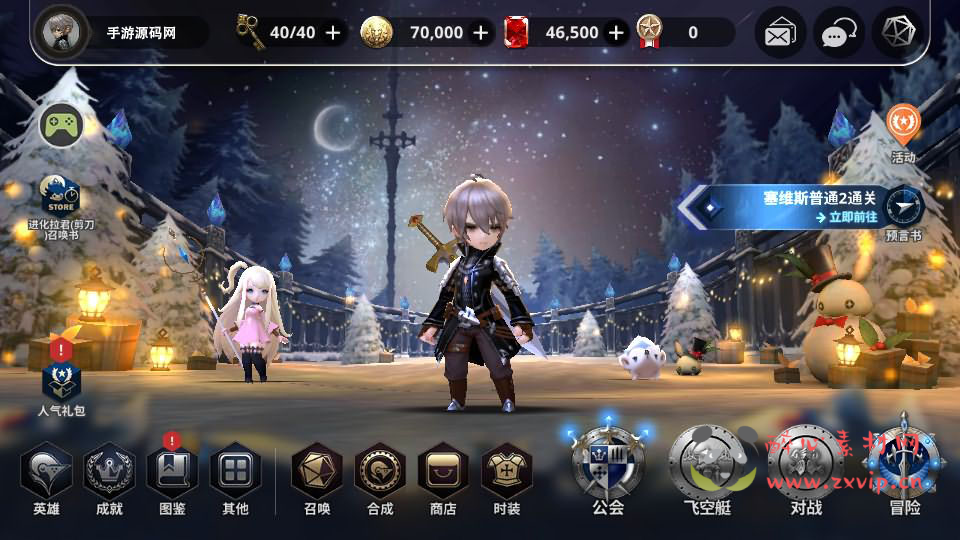Enter the 公会 guild

(607, 464)
